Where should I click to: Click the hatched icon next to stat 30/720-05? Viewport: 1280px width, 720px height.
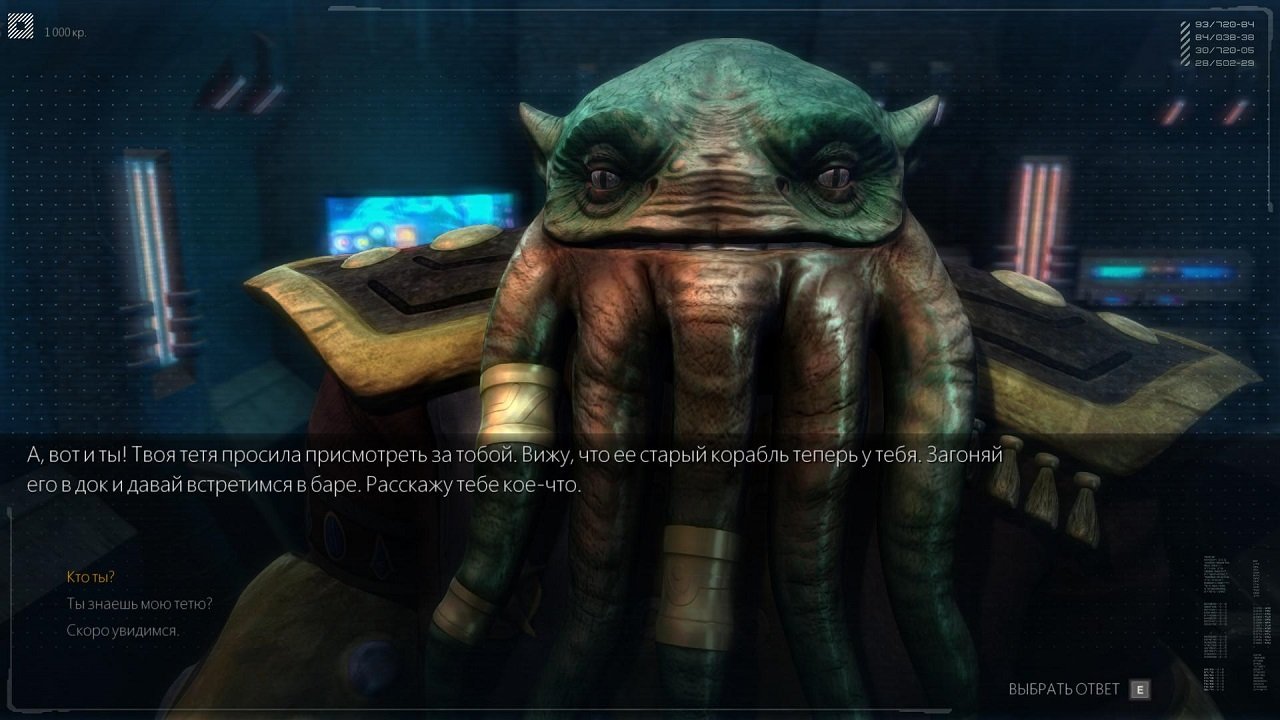click(1185, 50)
